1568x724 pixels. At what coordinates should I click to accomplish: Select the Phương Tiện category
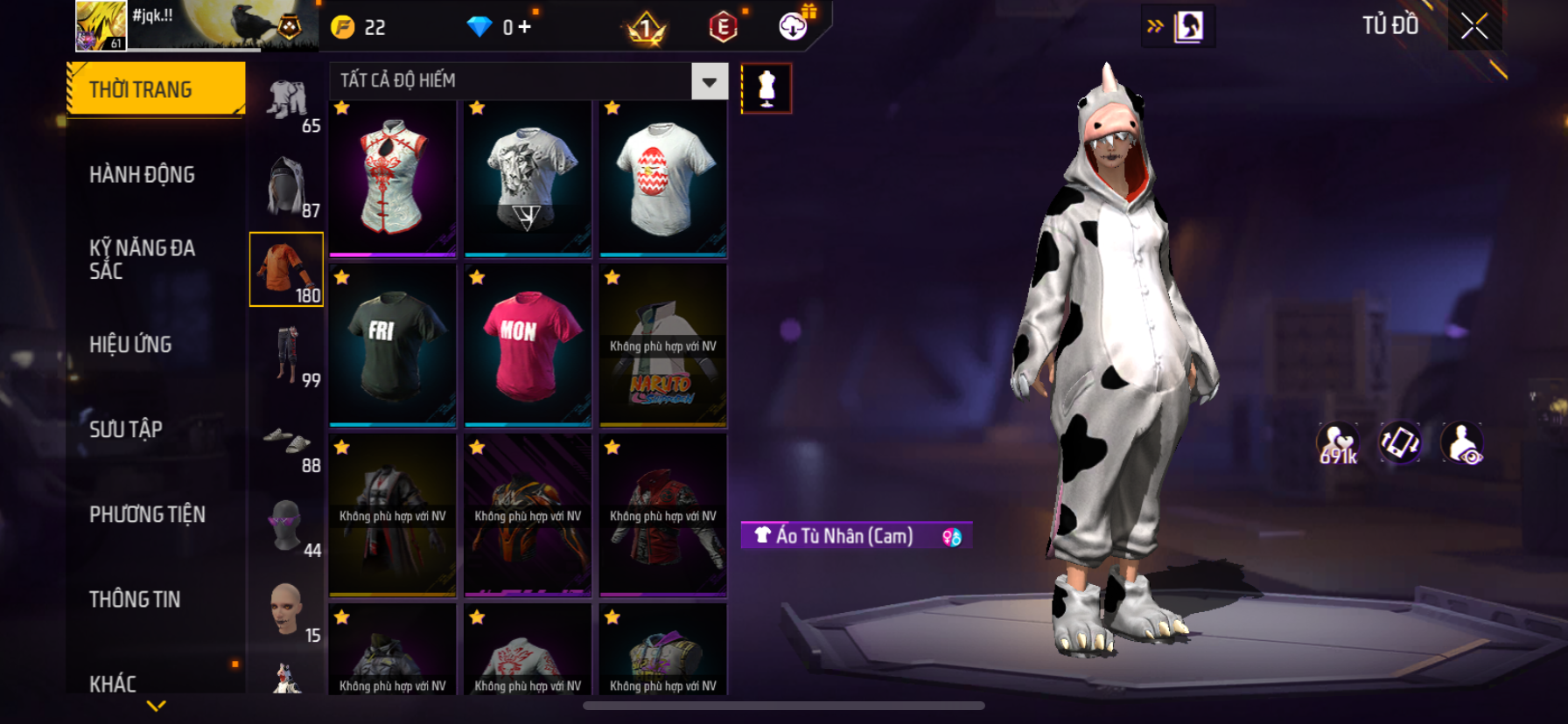pos(147,514)
